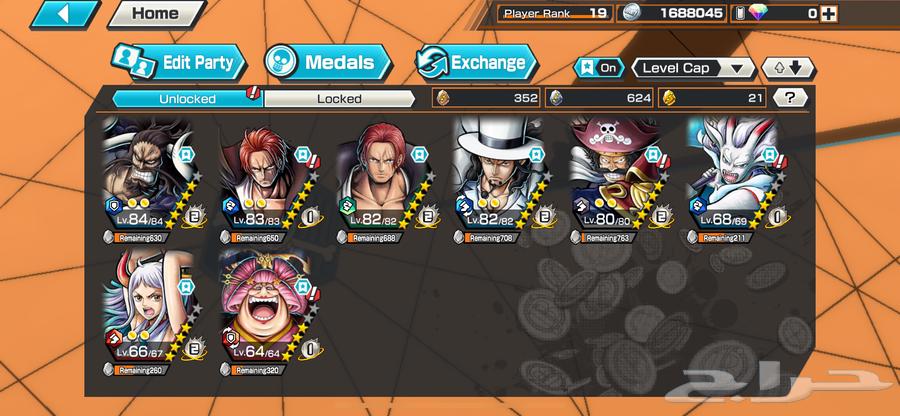Select the Lv.83 Shanks character card
Image resolution: width=900 pixels, height=416 pixels.
coord(263,178)
